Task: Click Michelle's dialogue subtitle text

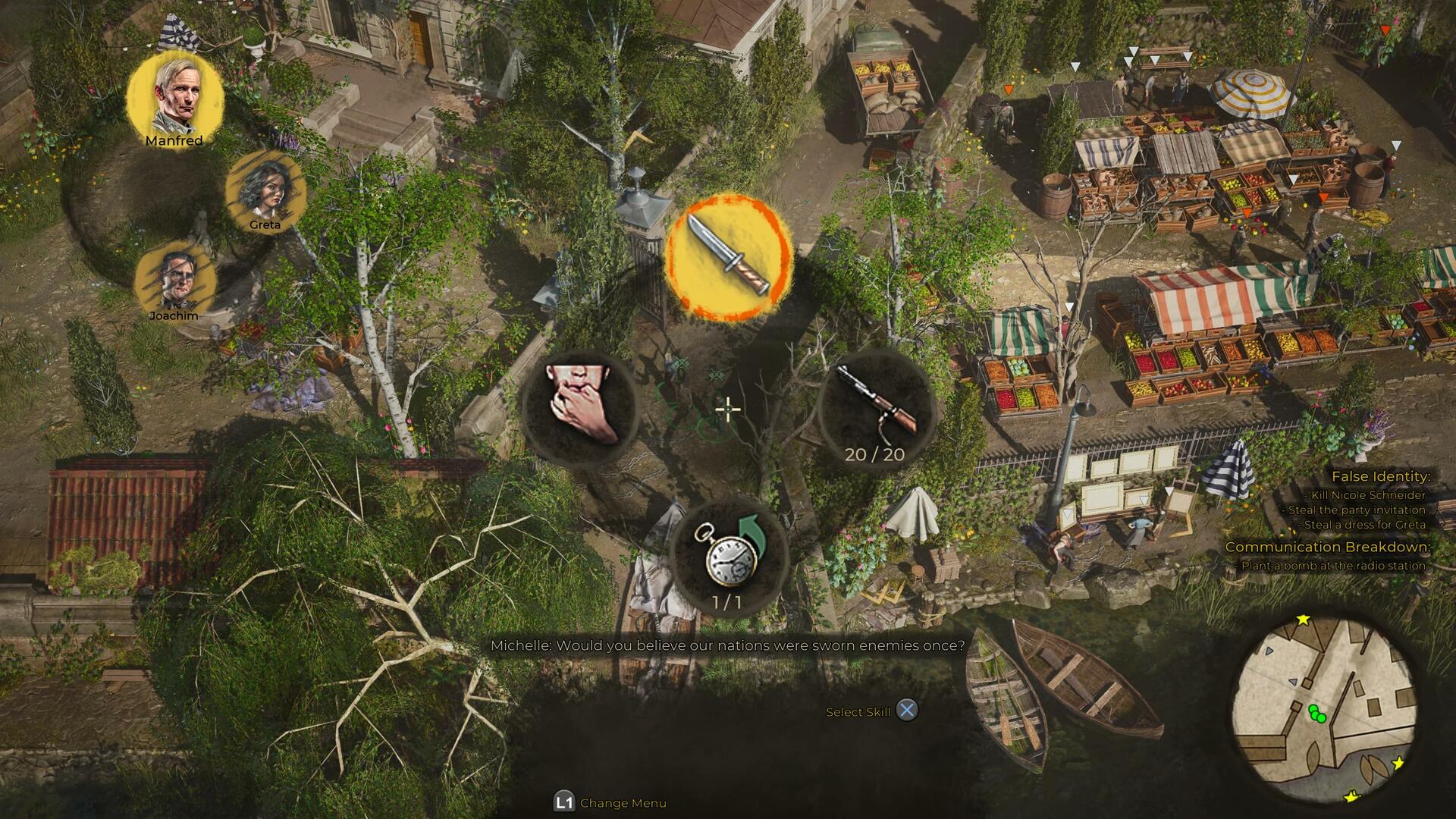Action: click(x=729, y=645)
